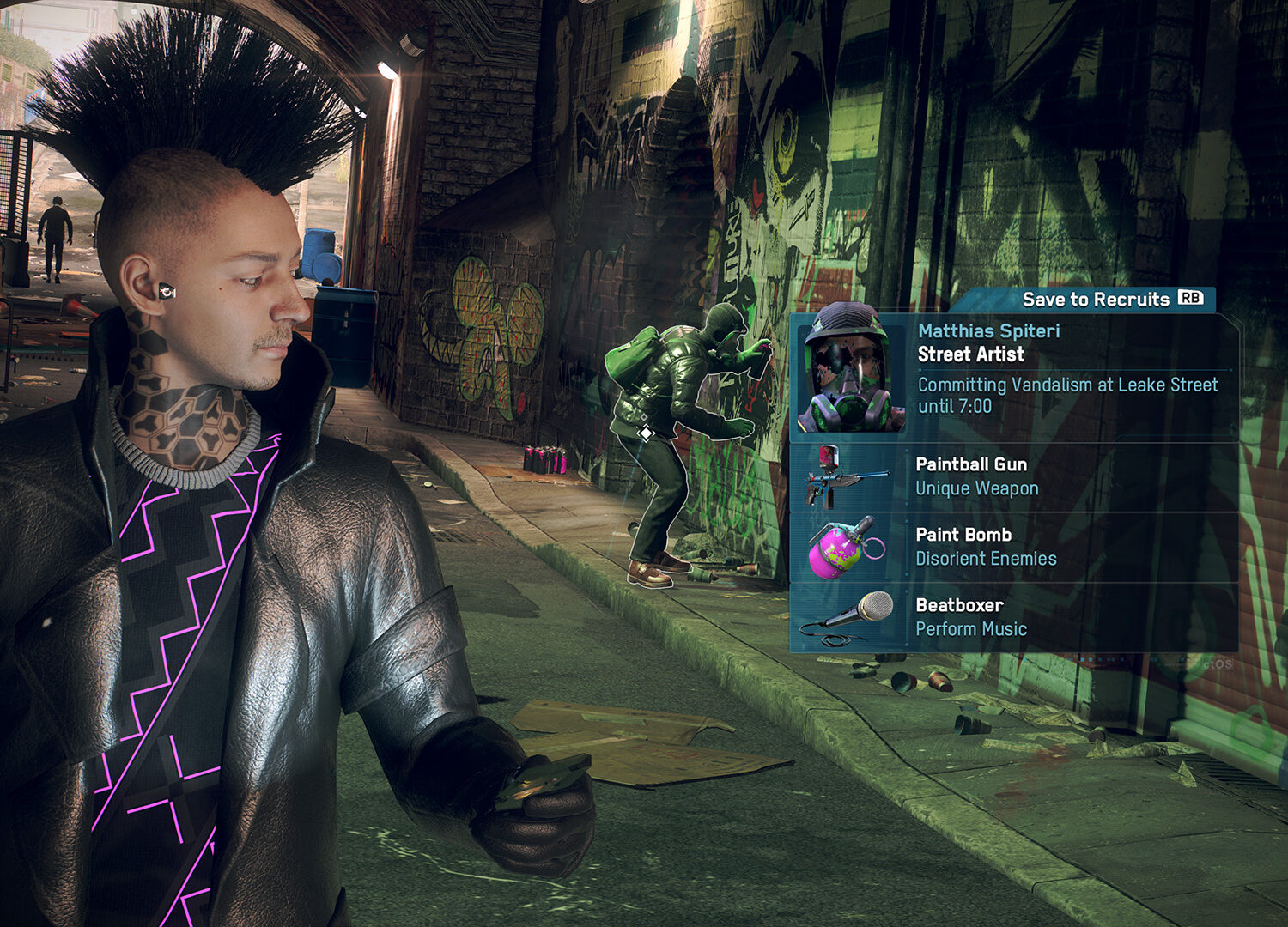The image size is (1288, 927).
Task: Click the Save to Recruits label
Action: (x=1096, y=300)
